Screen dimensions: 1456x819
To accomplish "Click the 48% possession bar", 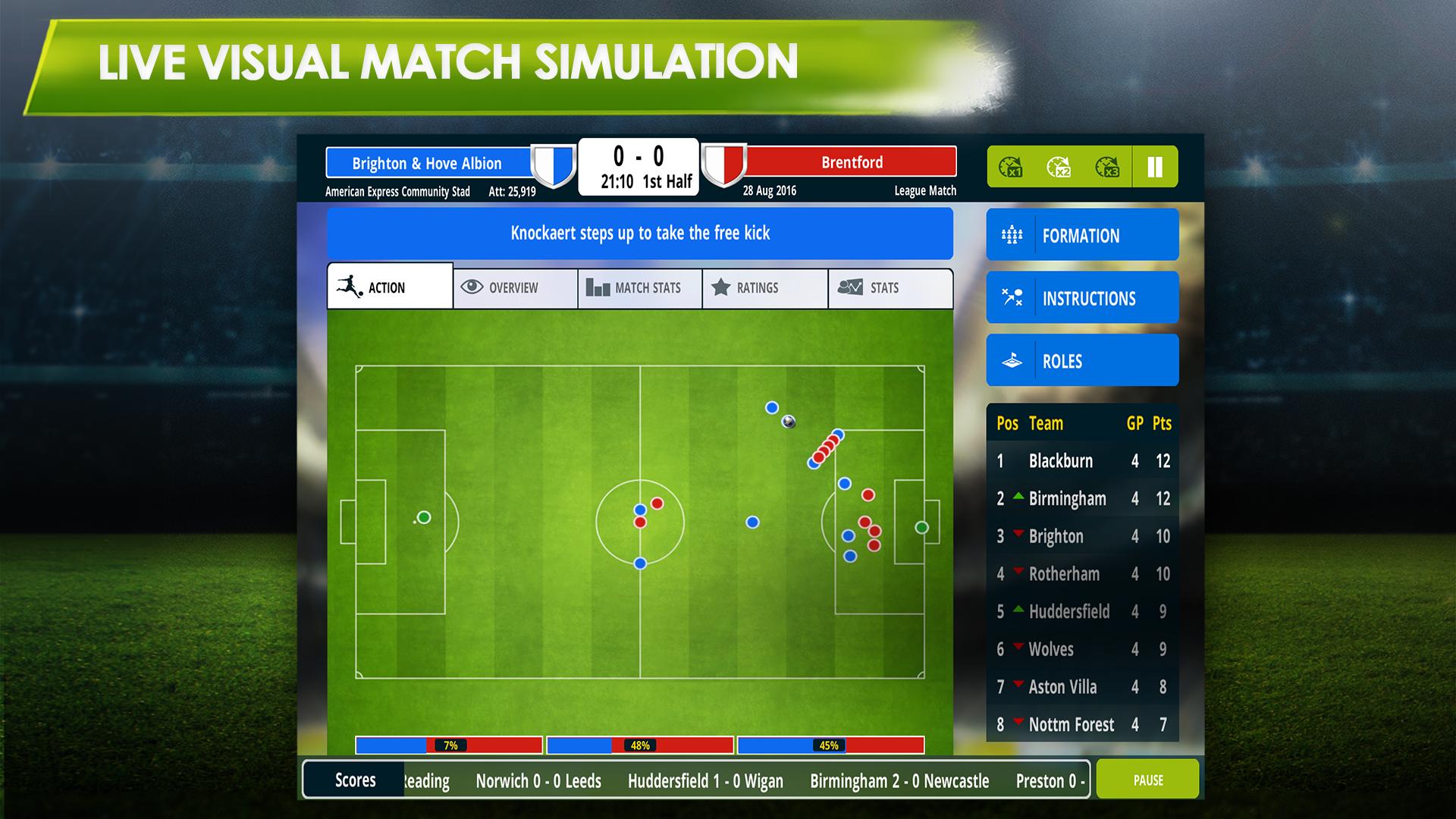I will (639, 745).
